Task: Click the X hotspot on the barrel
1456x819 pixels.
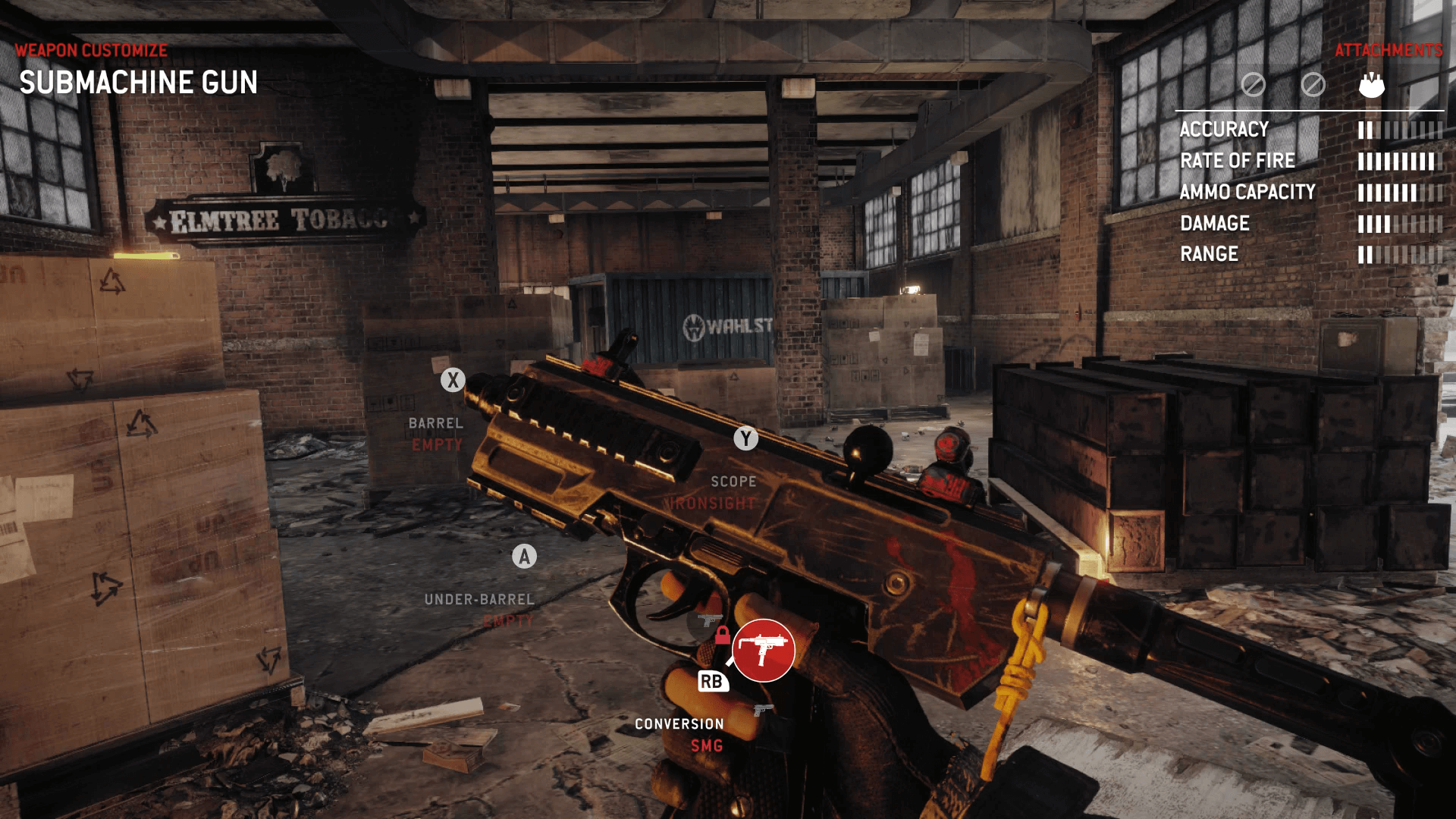Action: tap(453, 381)
